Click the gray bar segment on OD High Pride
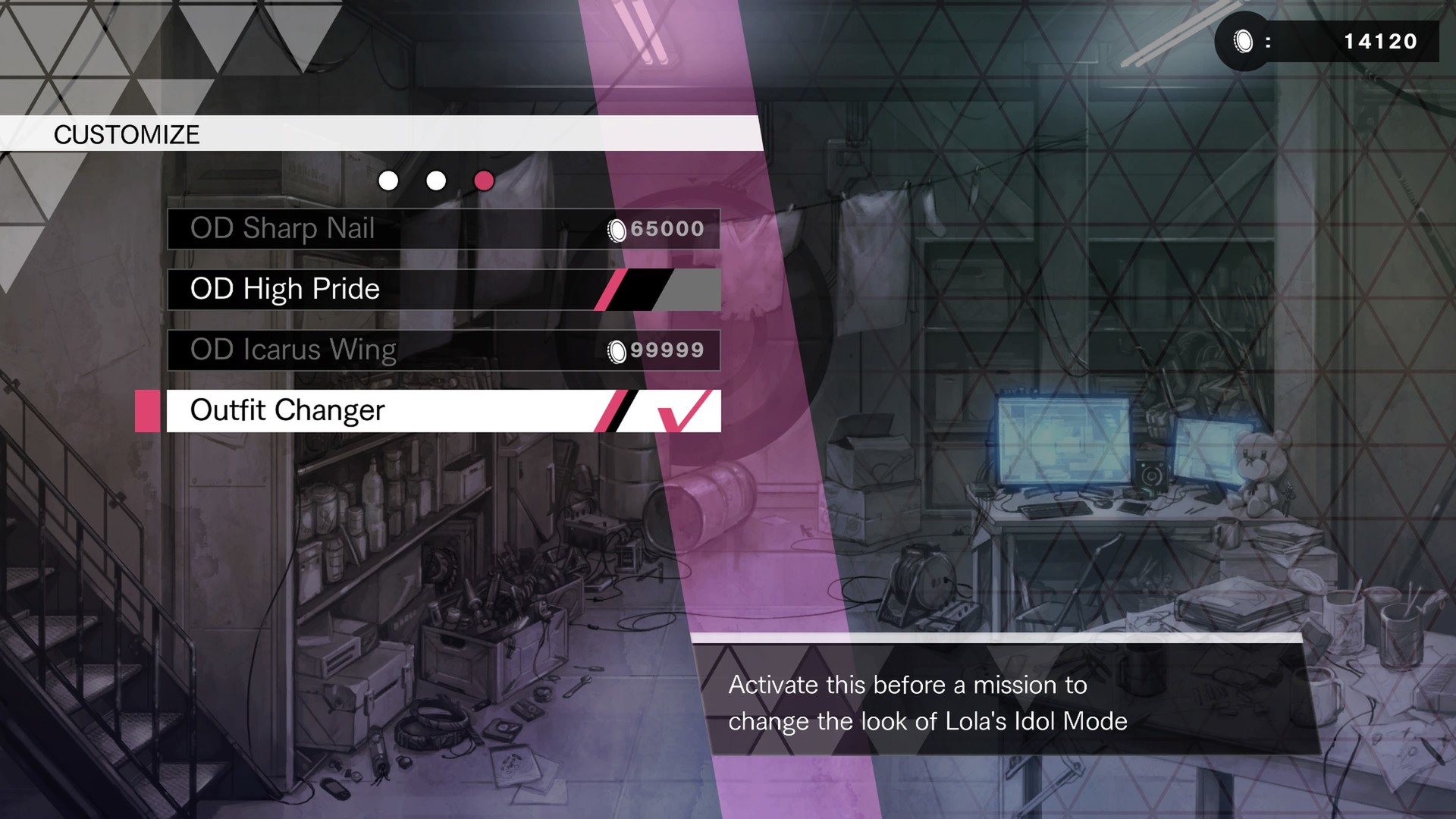 pos(692,289)
